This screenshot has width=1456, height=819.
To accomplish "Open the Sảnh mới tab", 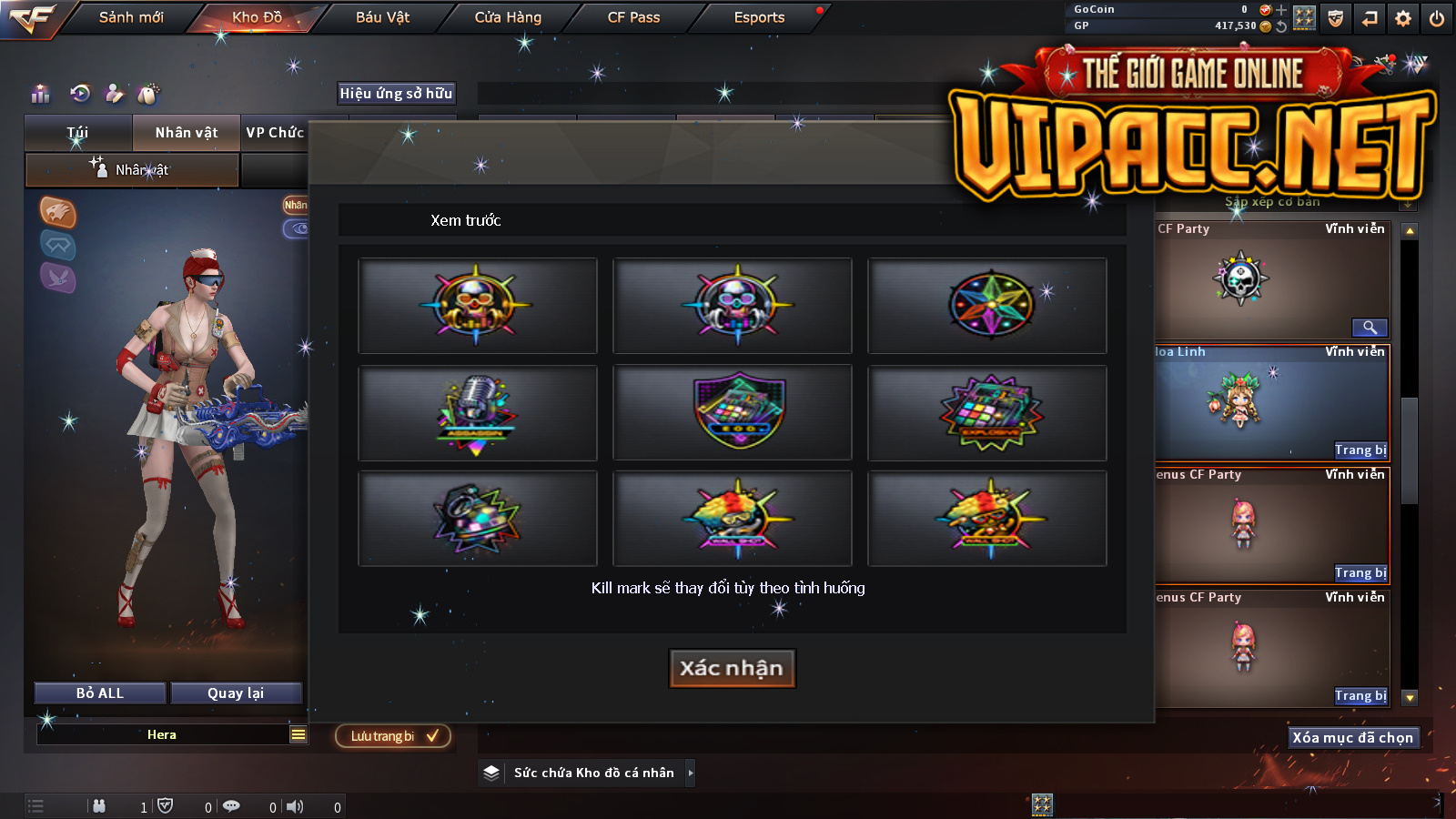I will tap(131, 17).
